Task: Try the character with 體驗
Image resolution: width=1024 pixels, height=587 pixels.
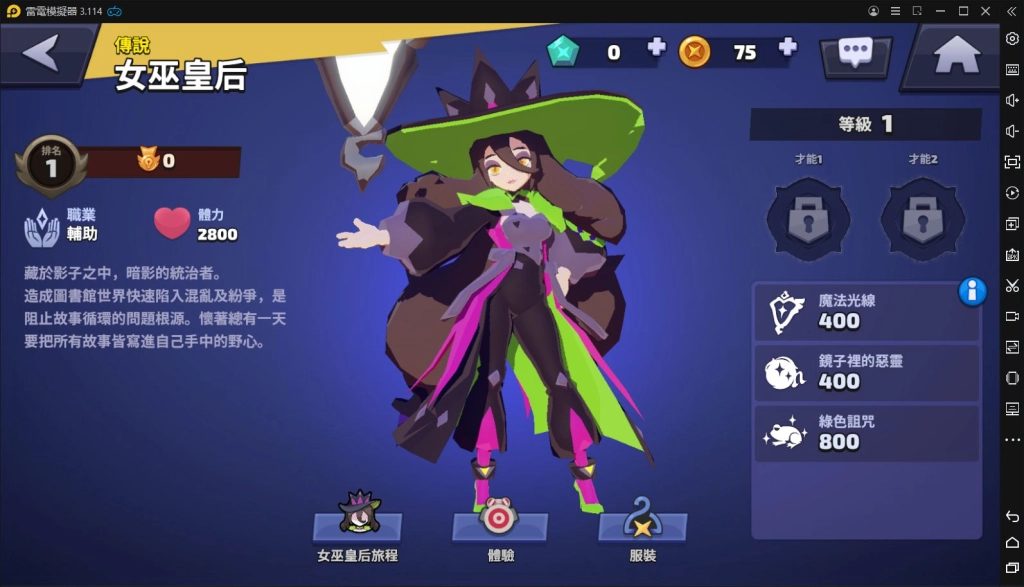Action: click(x=498, y=522)
